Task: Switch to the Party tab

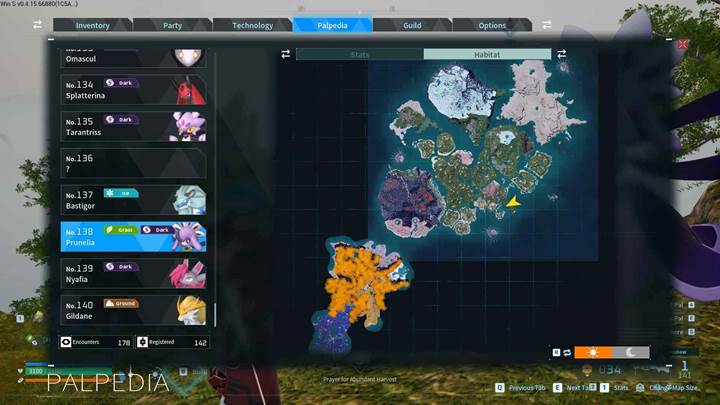Action: 173,25
